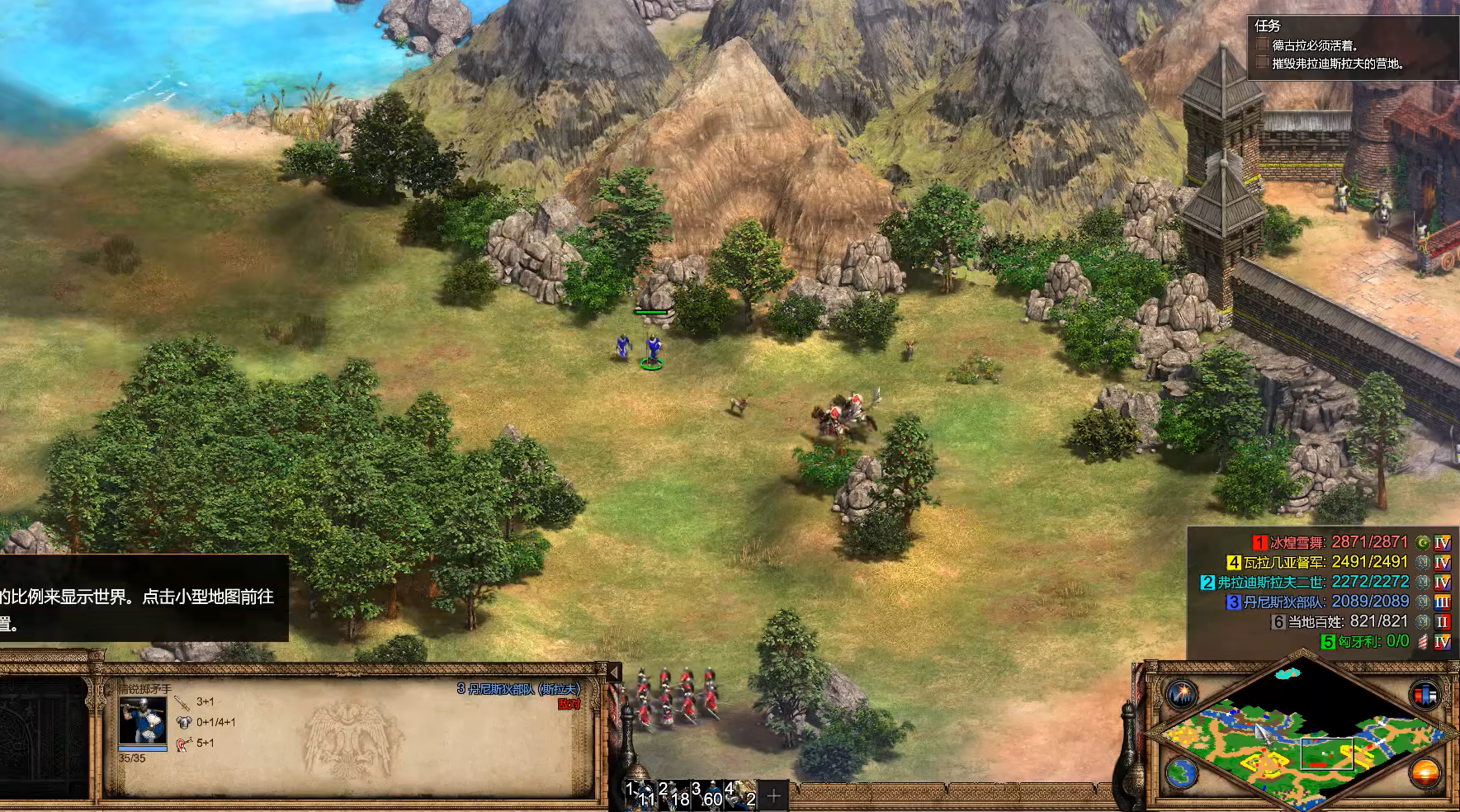Screen dimensions: 1460x812
Task: Toggle the '德古拉必须活着' objective checkbox
Action: pyautogui.click(x=1262, y=45)
